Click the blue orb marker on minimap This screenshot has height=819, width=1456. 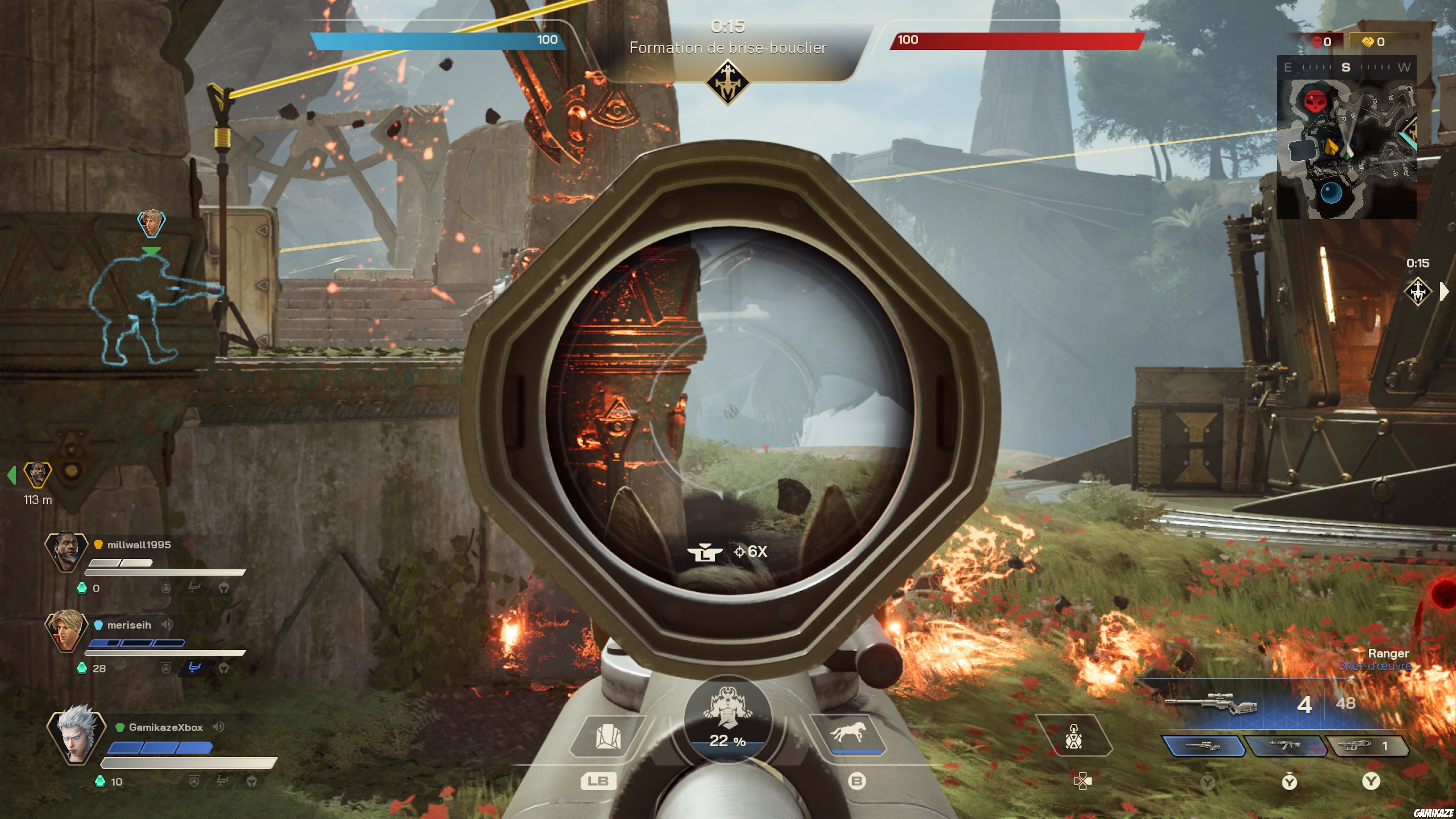pyautogui.click(x=1330, y=193)
